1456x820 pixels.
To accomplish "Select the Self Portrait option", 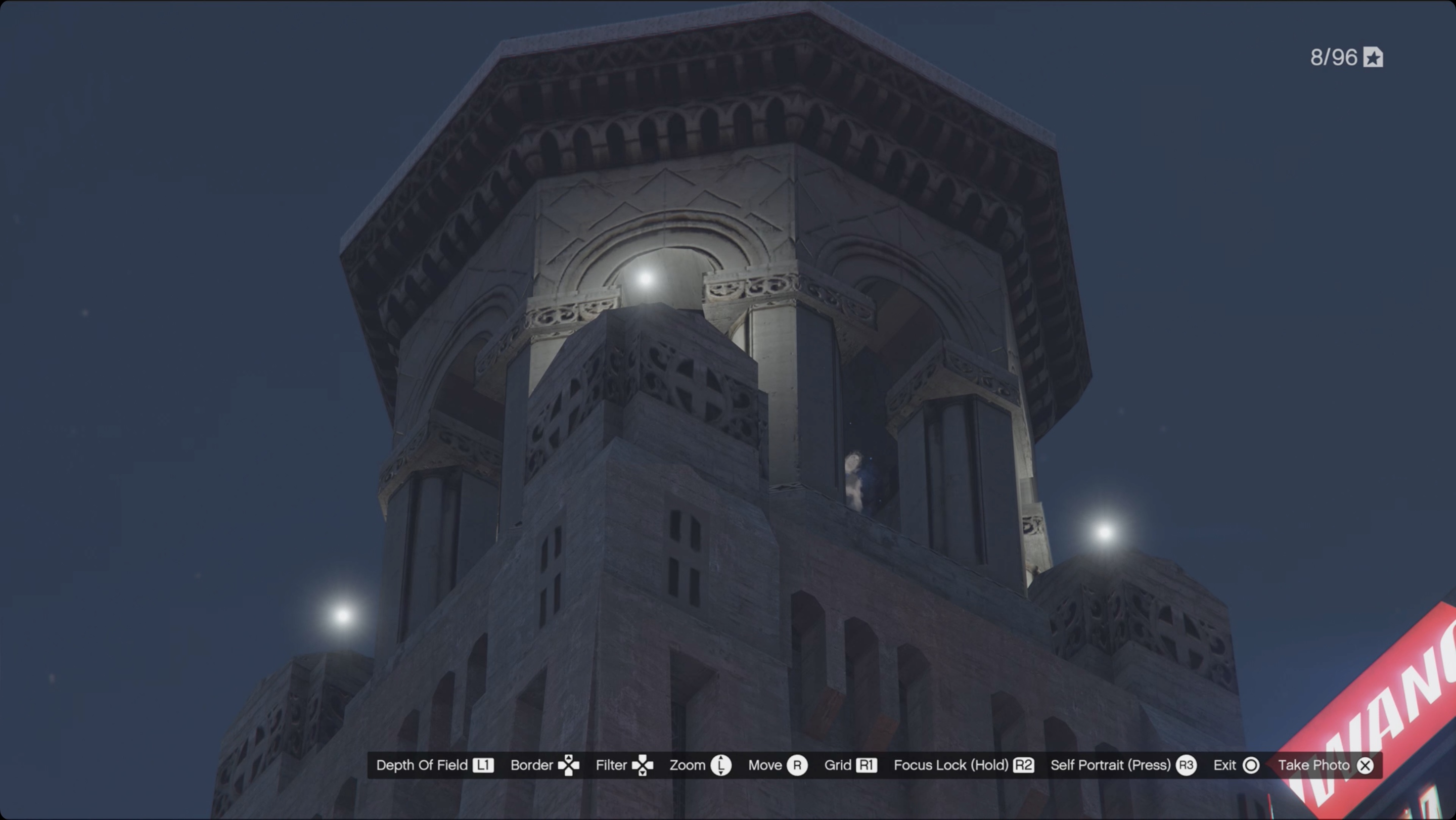I will [x=1111, y=765].
